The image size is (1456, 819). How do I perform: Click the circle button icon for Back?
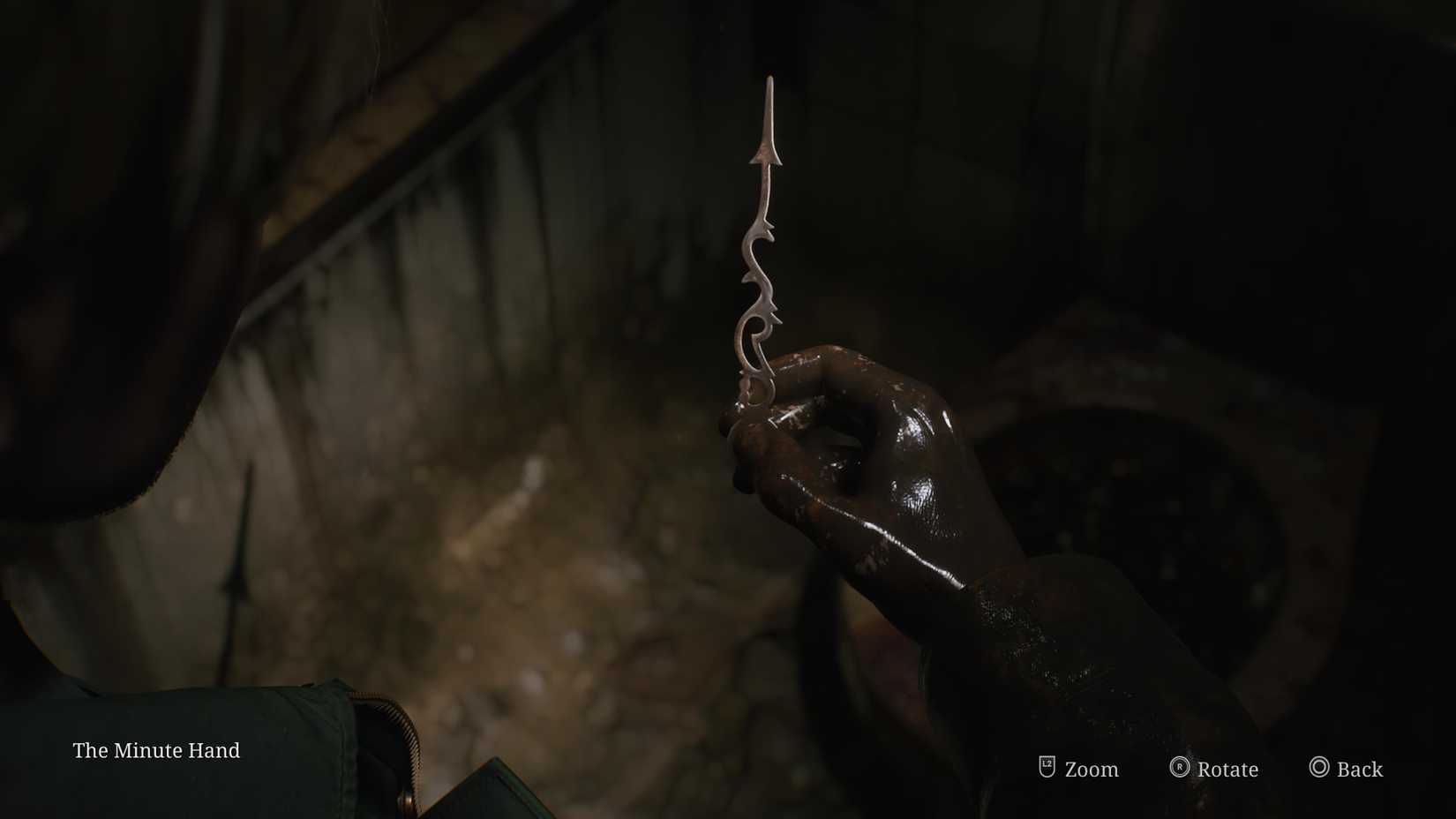(x=1320, y=769)
